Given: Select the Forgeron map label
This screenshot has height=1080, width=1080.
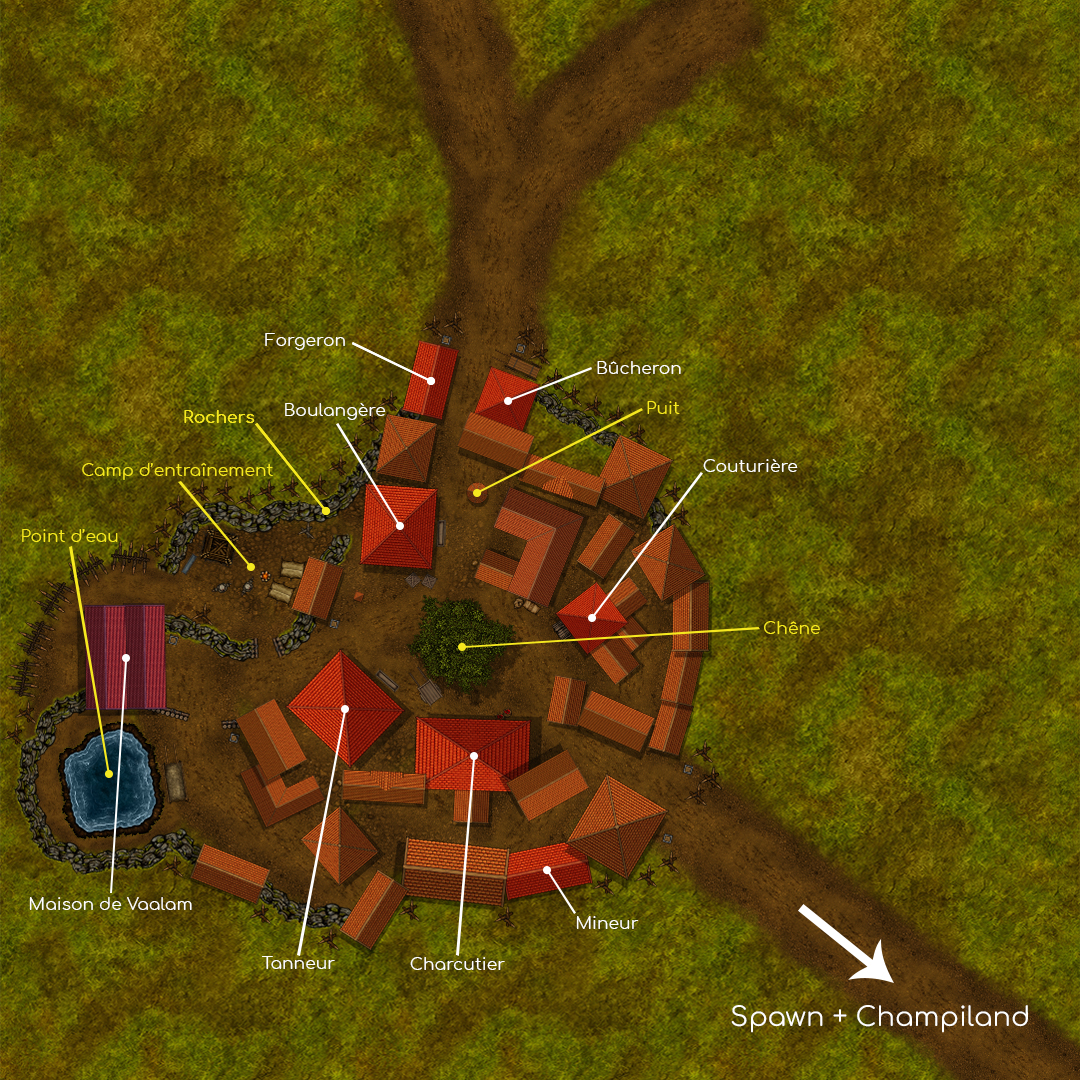Looking at the screenshot, I should point(305,341).
